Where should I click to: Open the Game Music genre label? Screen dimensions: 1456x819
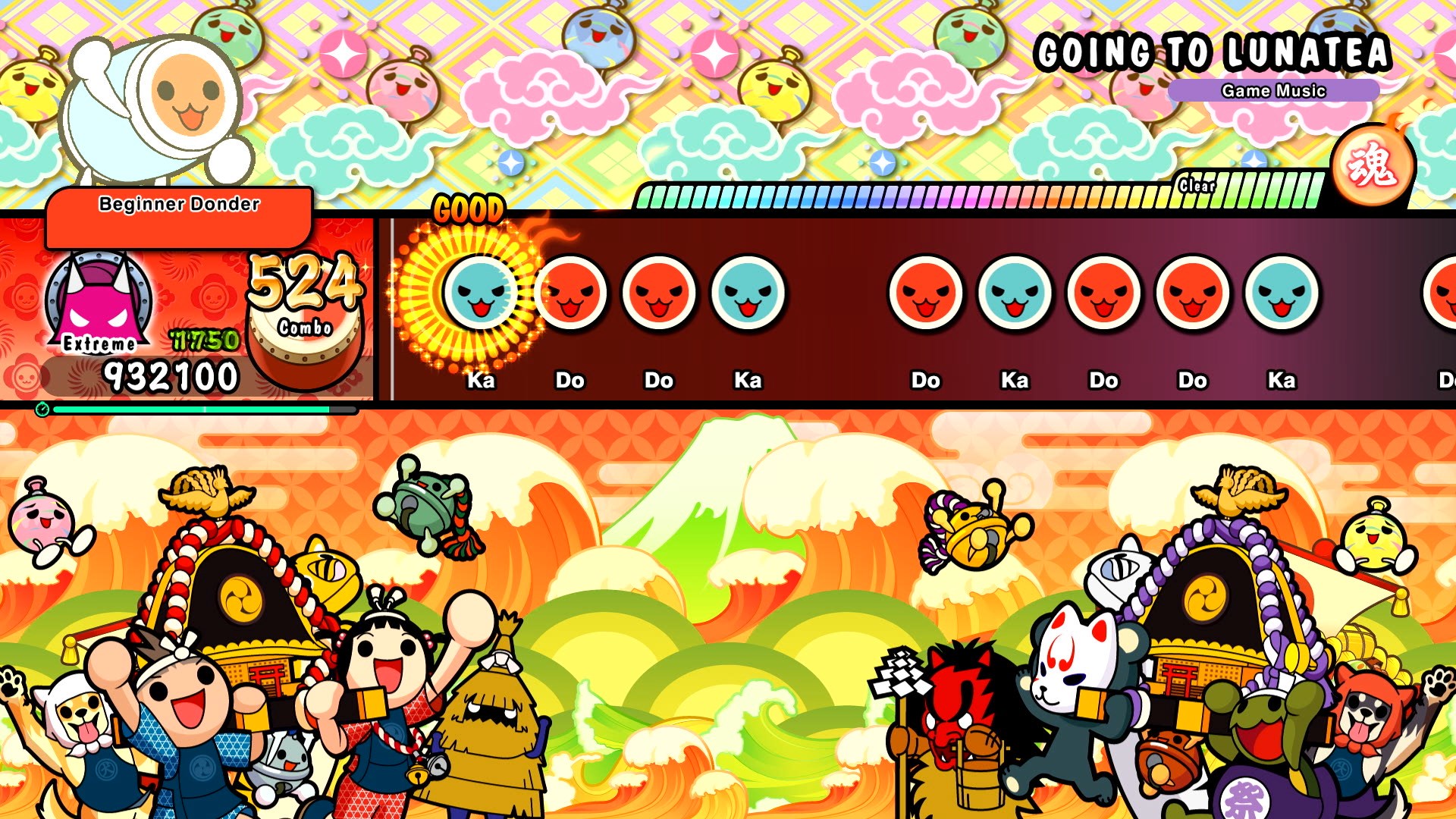[1272, 90]
